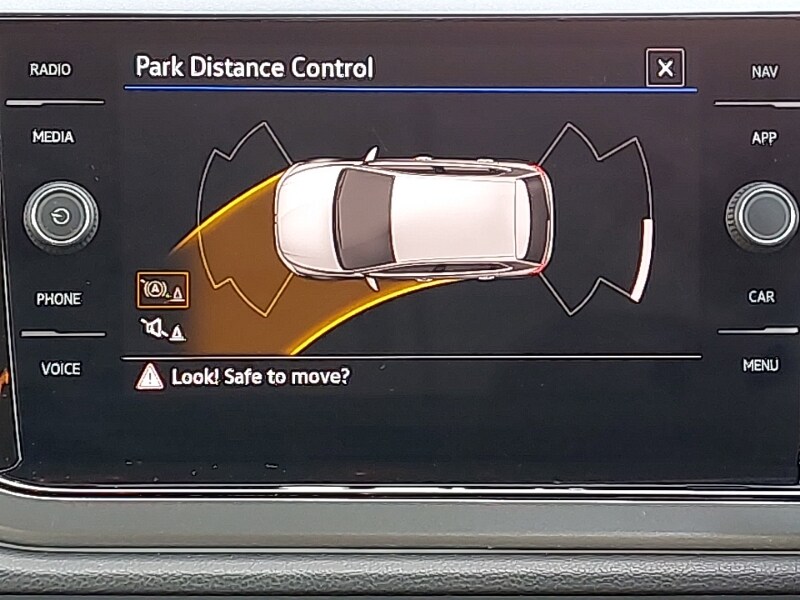This screenshot has height=600, width=800.
Task: Close the Park Distance Control screen
Action: tap(665, 69)
